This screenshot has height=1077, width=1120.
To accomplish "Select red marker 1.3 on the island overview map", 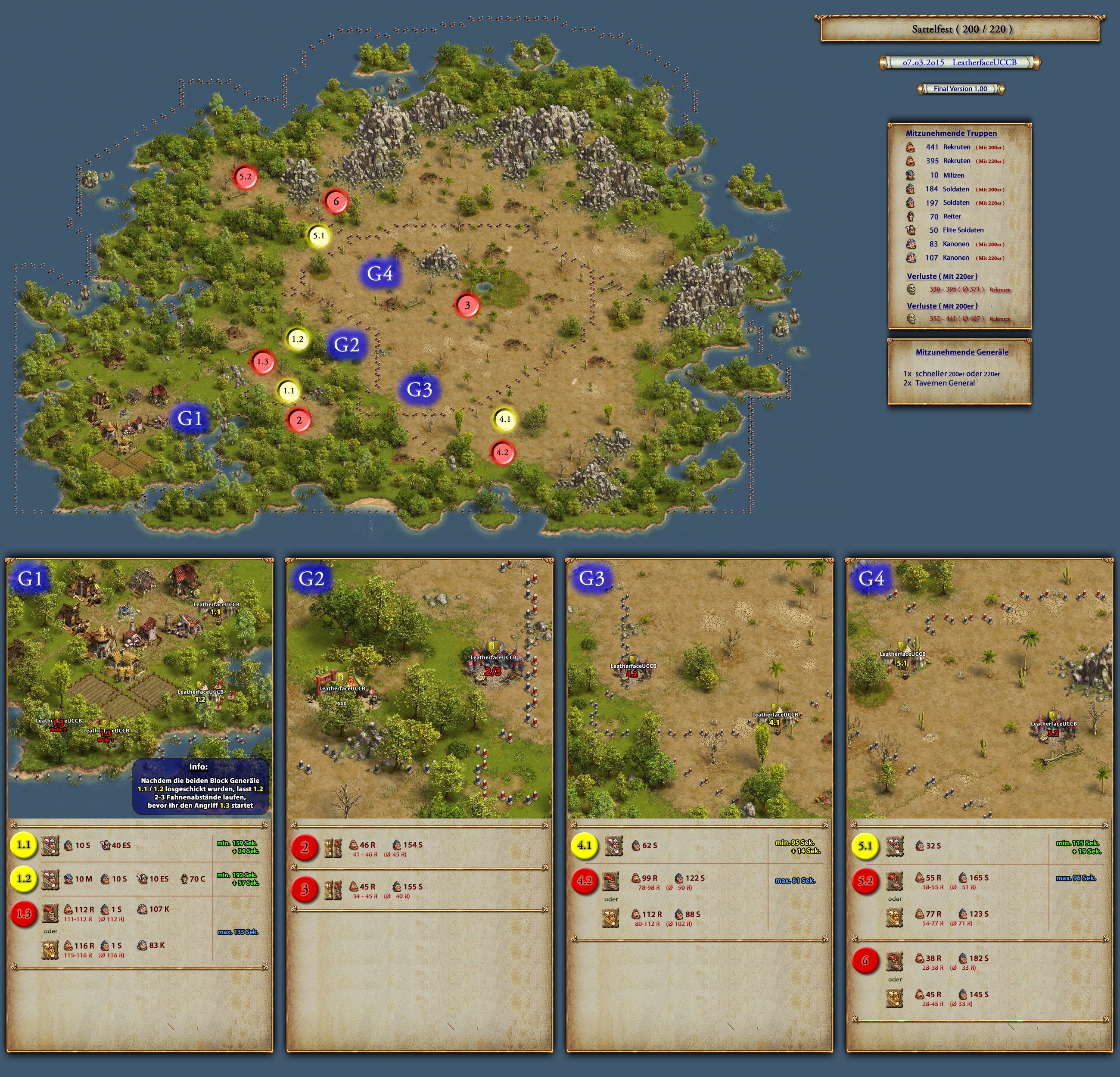I will pos(262,361).
